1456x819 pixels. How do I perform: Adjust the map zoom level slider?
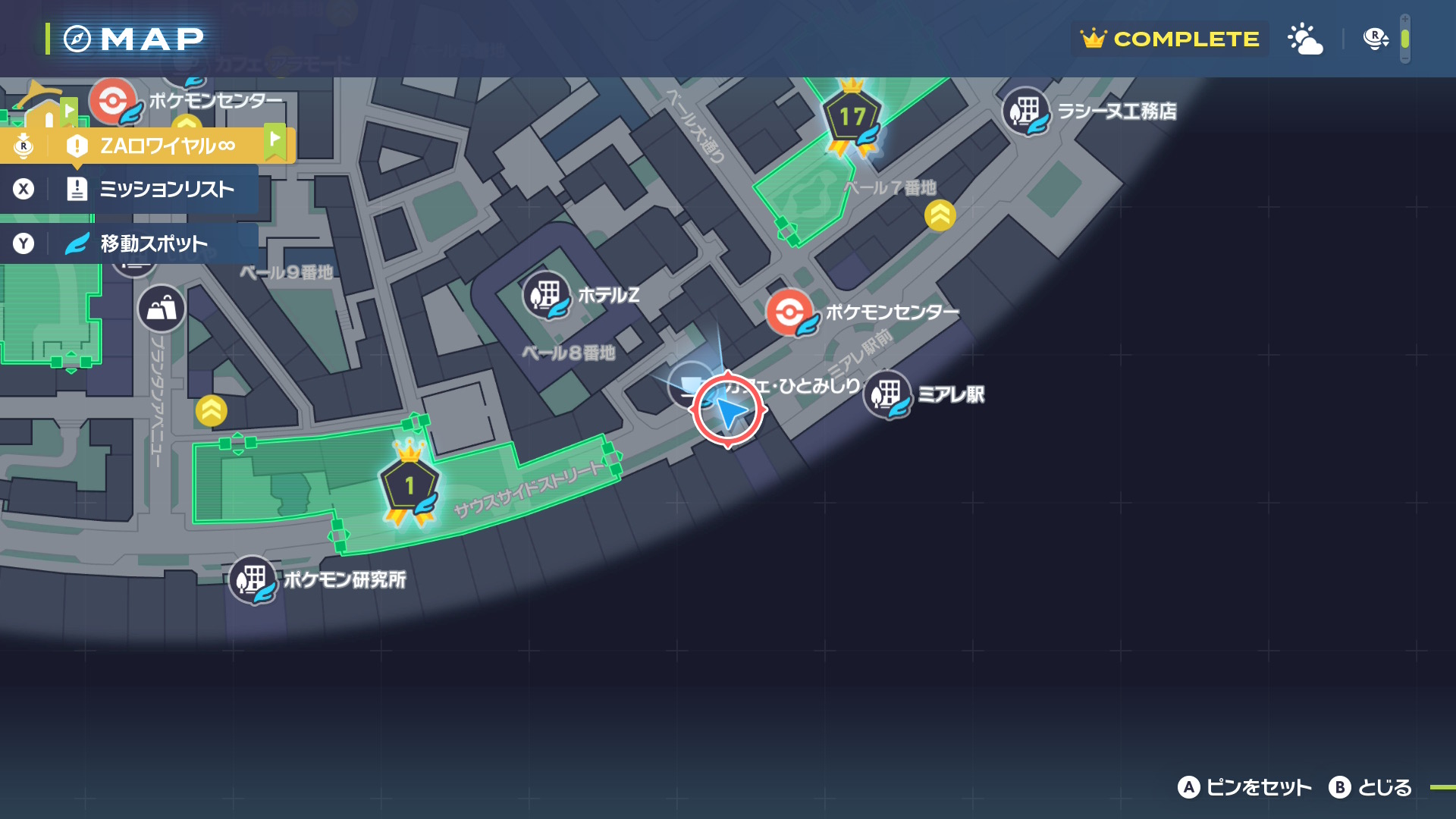1404,39
